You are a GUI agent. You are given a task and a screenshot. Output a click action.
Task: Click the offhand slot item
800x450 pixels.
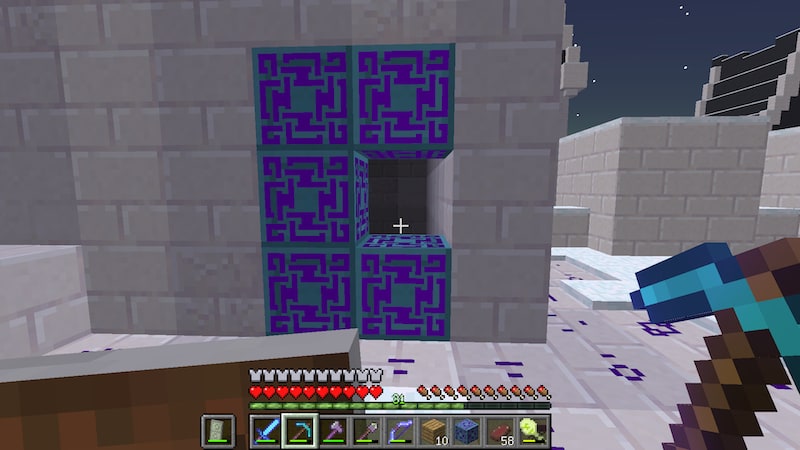[219, 431]
